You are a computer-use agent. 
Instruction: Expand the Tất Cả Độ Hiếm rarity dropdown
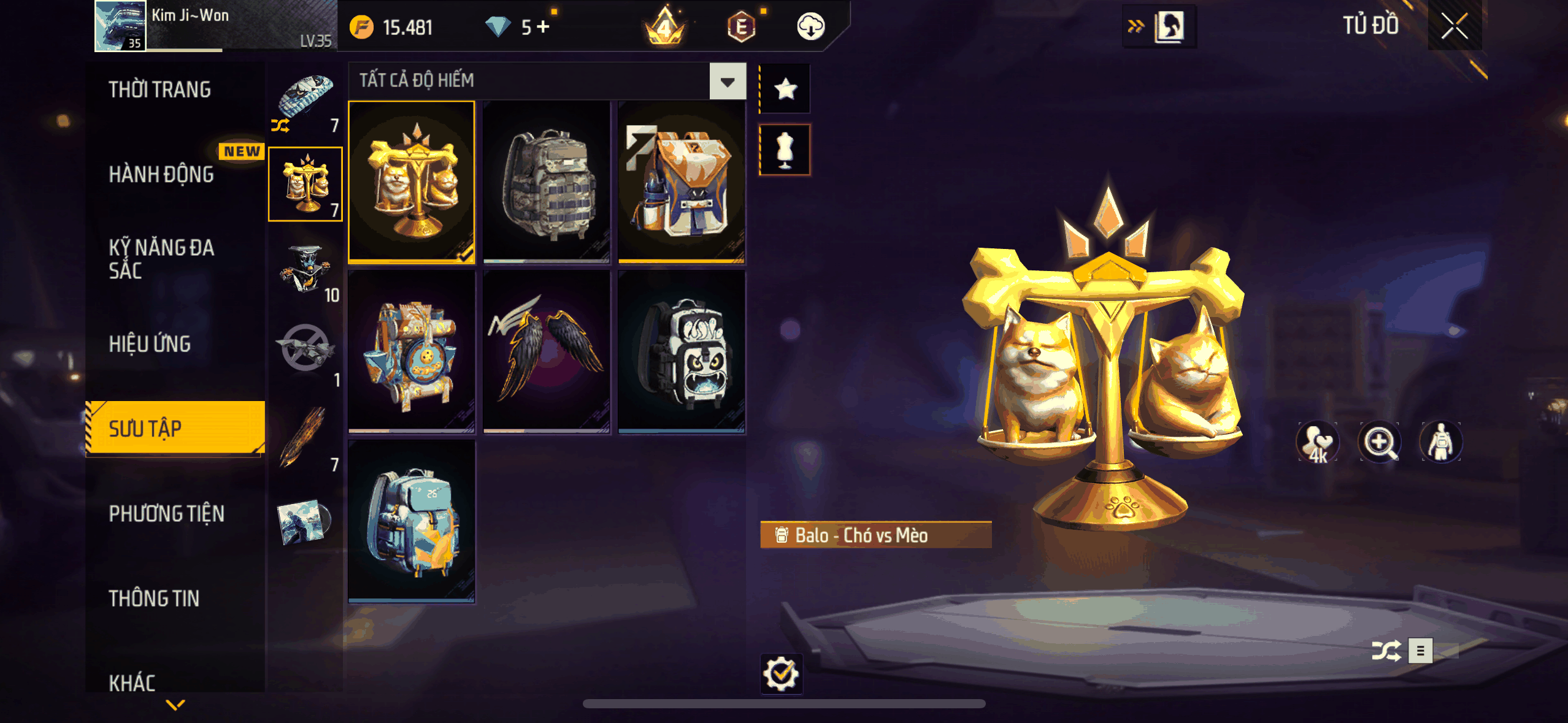pyautogui.click(x=728, y=81)
